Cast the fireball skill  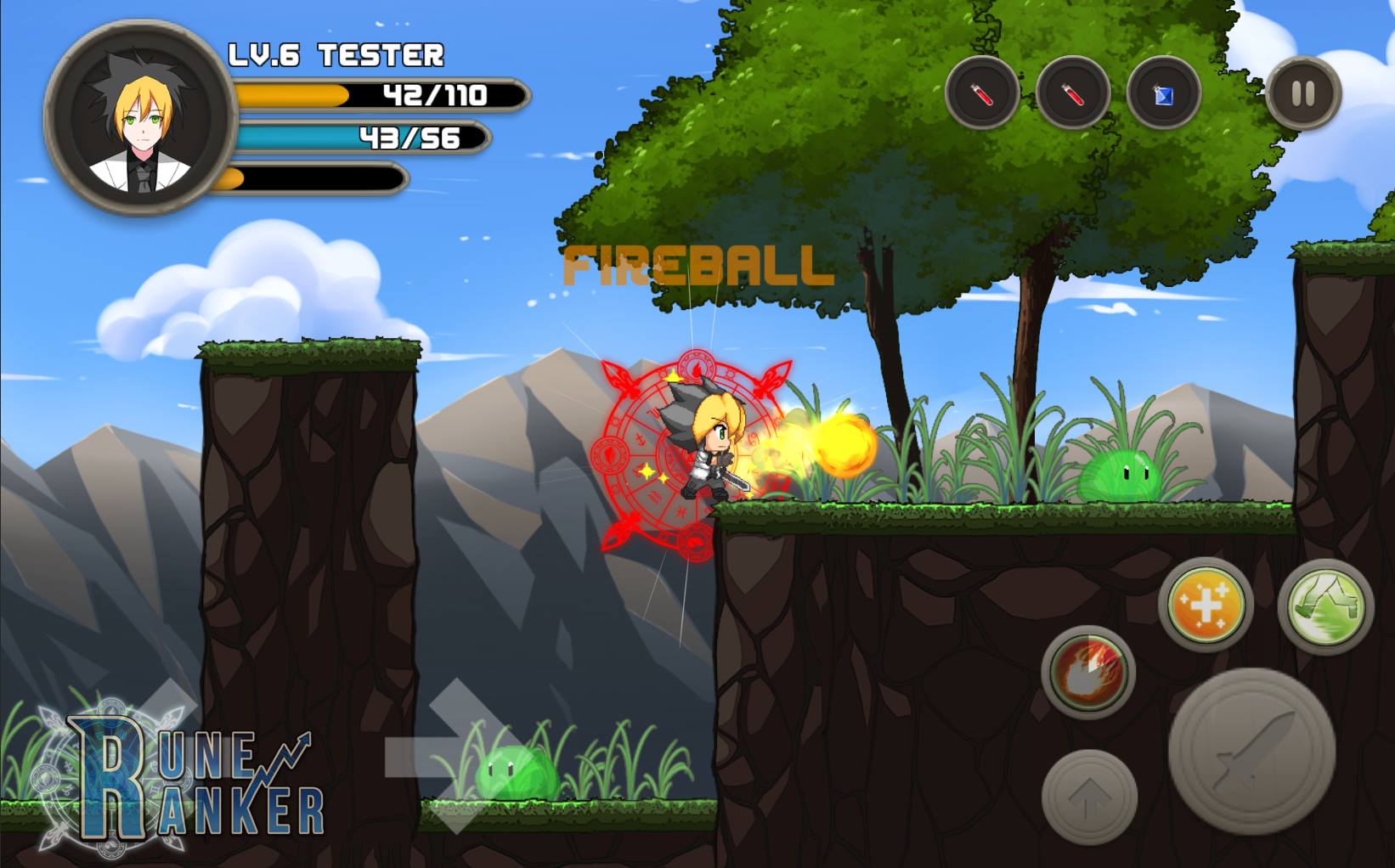(x=1088, y=672)
